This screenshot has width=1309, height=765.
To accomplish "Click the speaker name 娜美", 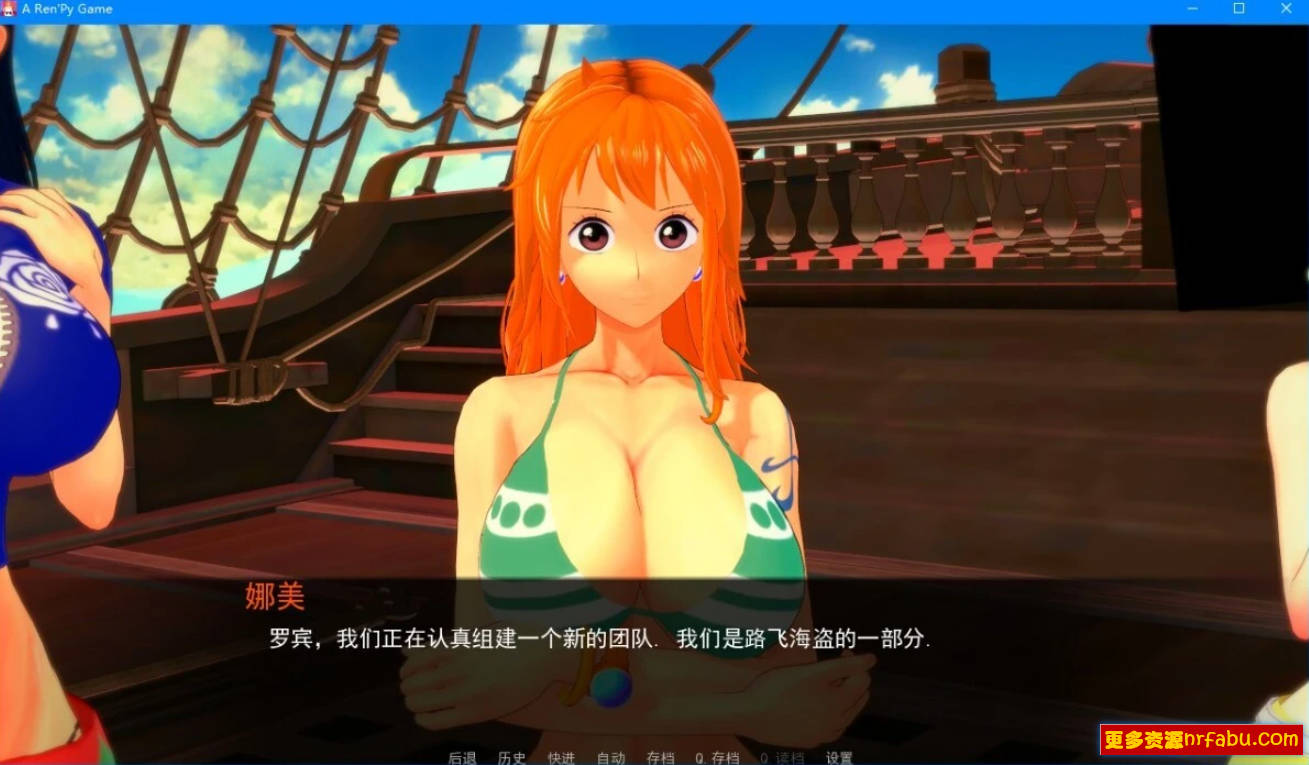I will [x=274, y=597].
